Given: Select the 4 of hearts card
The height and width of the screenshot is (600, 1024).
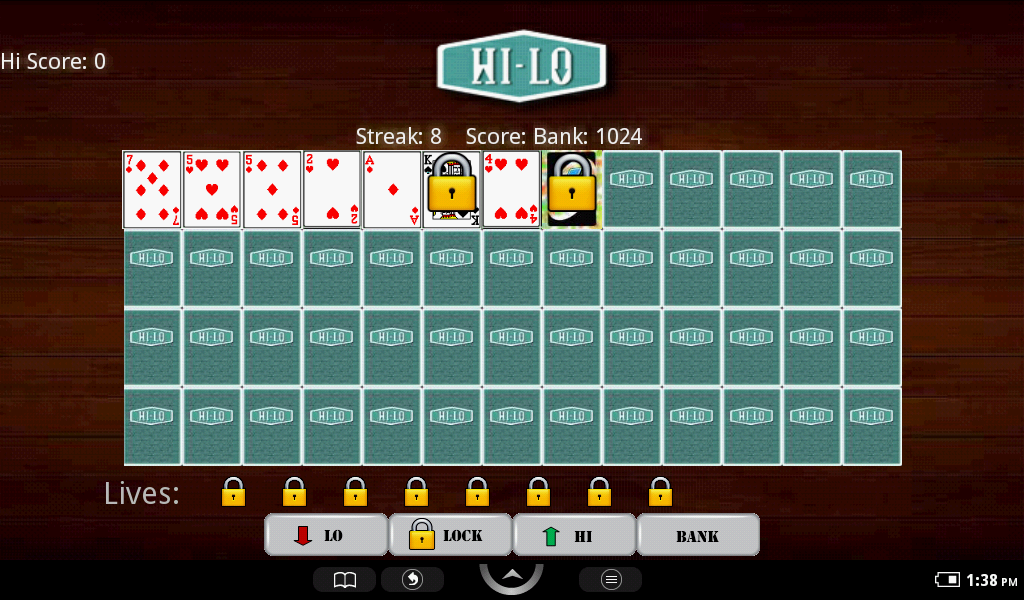Looking at the screenshot, I should pyautogui.click(x=512, y=190).
